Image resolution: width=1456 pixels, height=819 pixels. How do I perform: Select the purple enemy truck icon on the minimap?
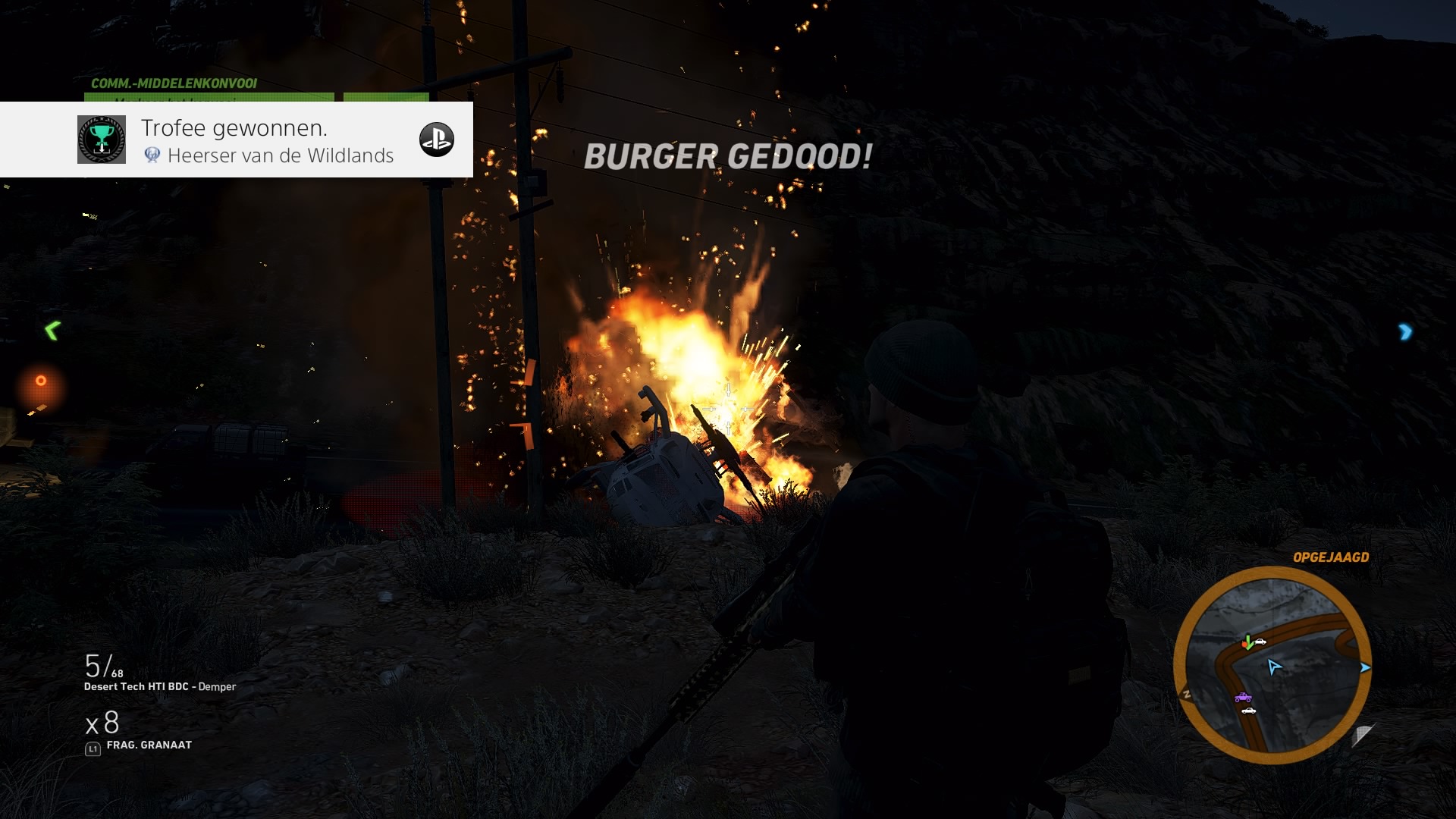point(1243,698)
